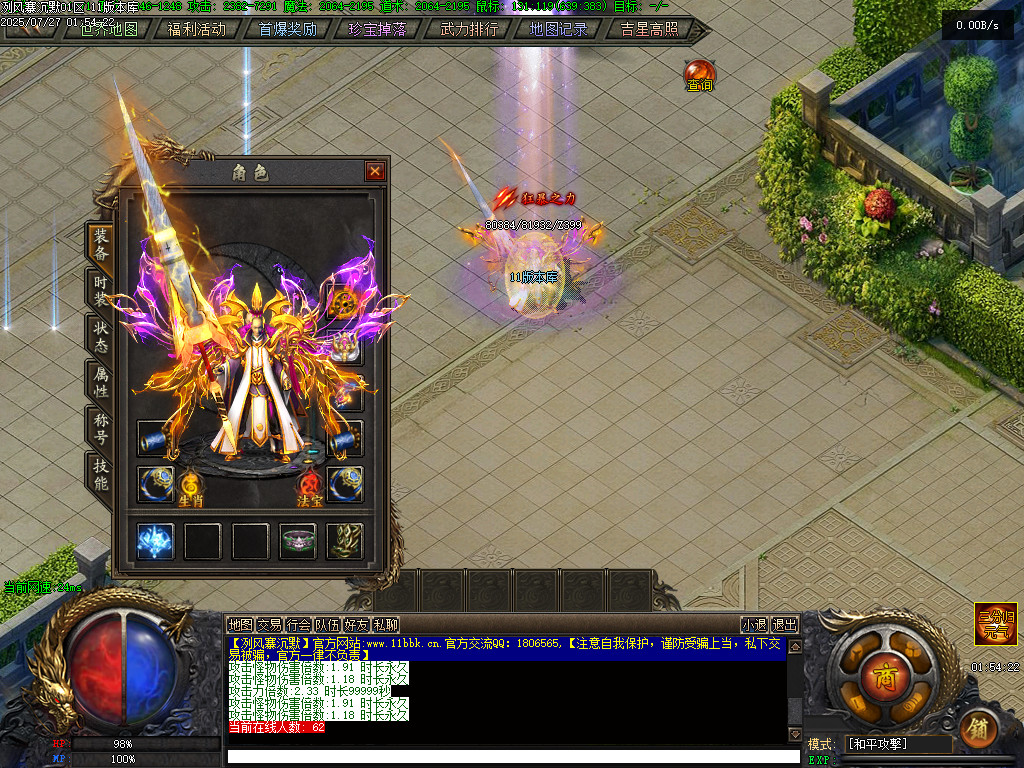1024x768 pixels.
Task: Click the 退出 exit button
Action: [786, 625]
